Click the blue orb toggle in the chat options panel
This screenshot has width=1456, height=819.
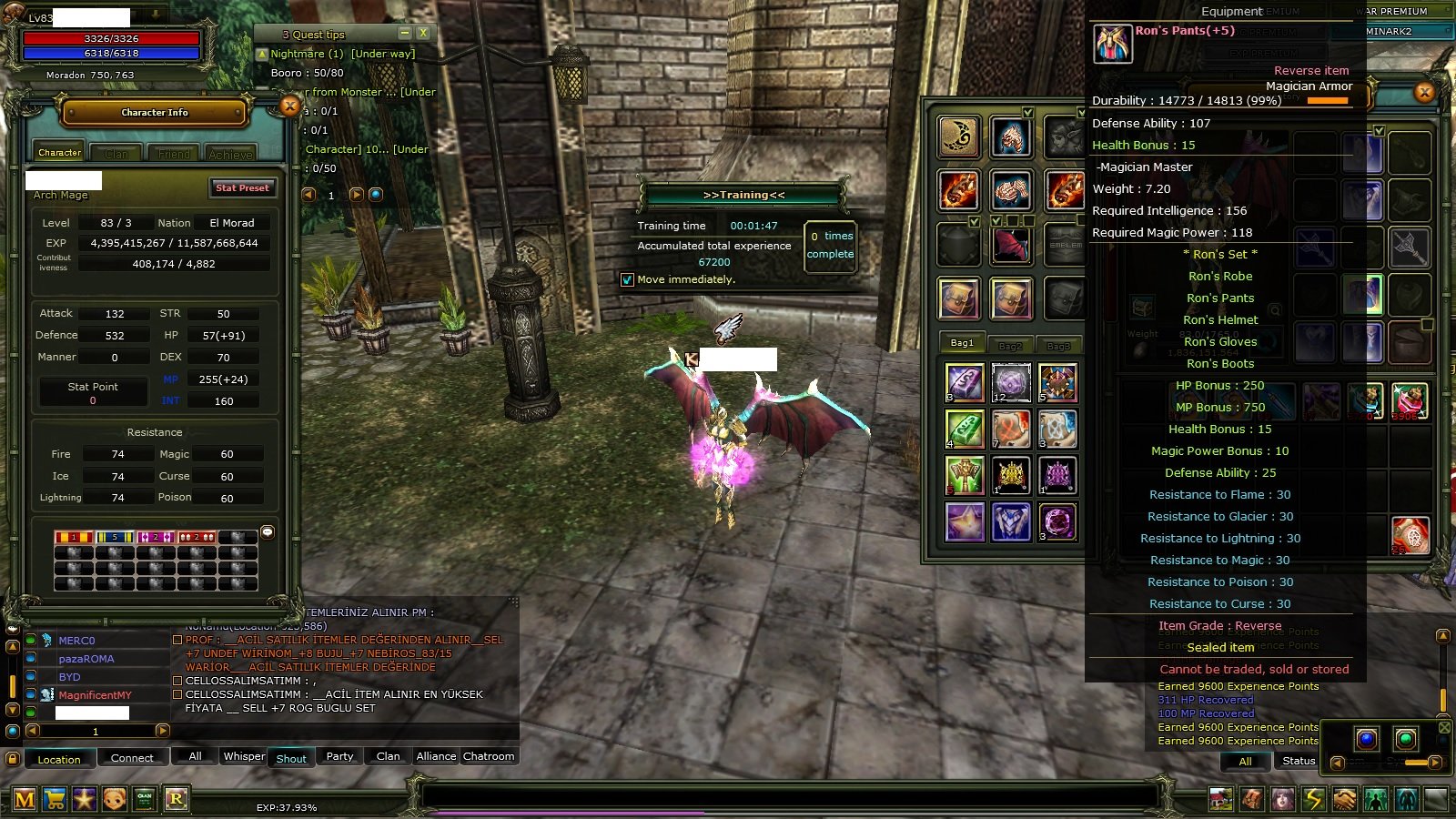(x=1367, y=739)
